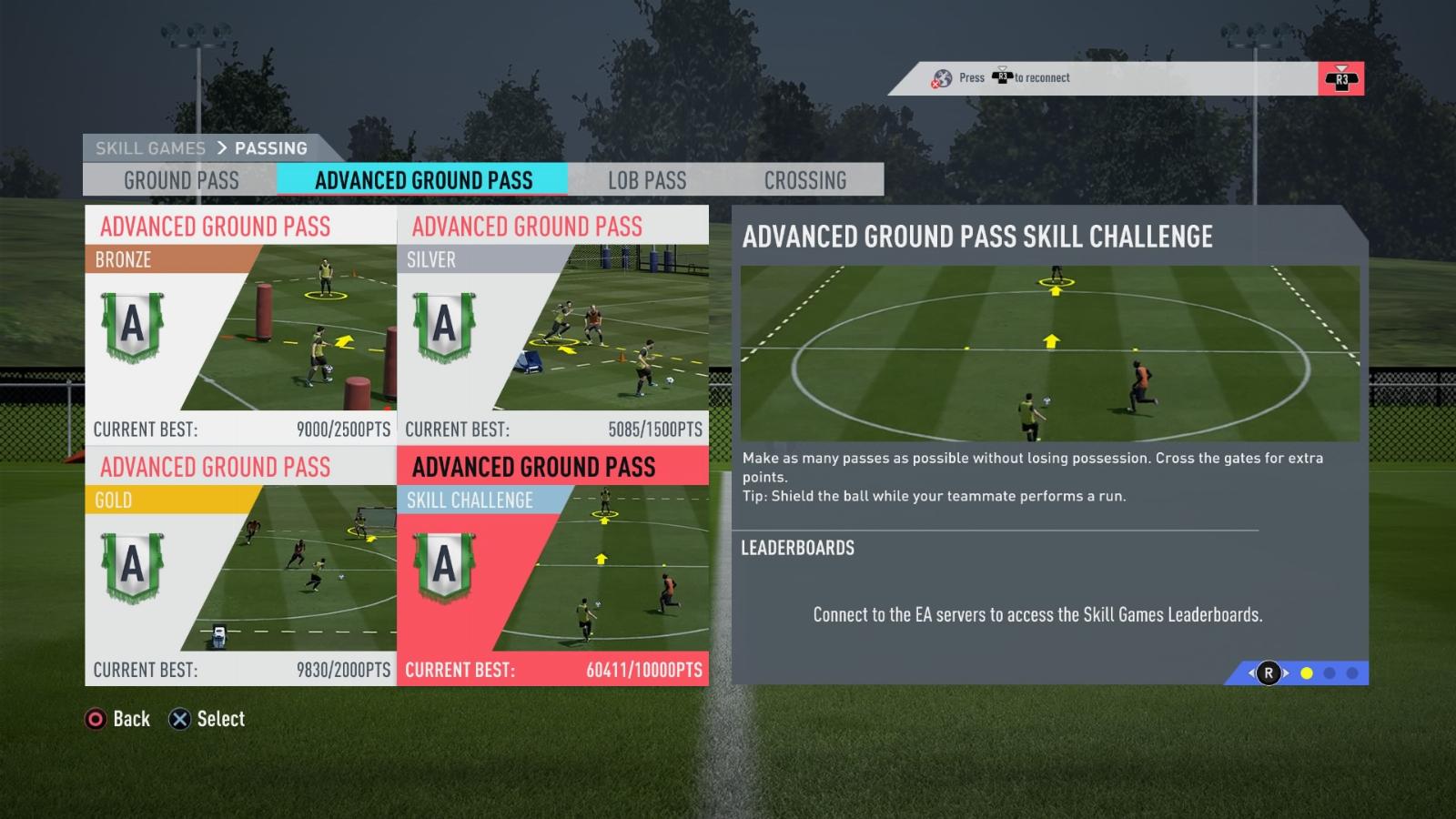This screenshot has width=1456, height=819.
Task: Open the Skill Challenge preview image
Action: 1049,353
